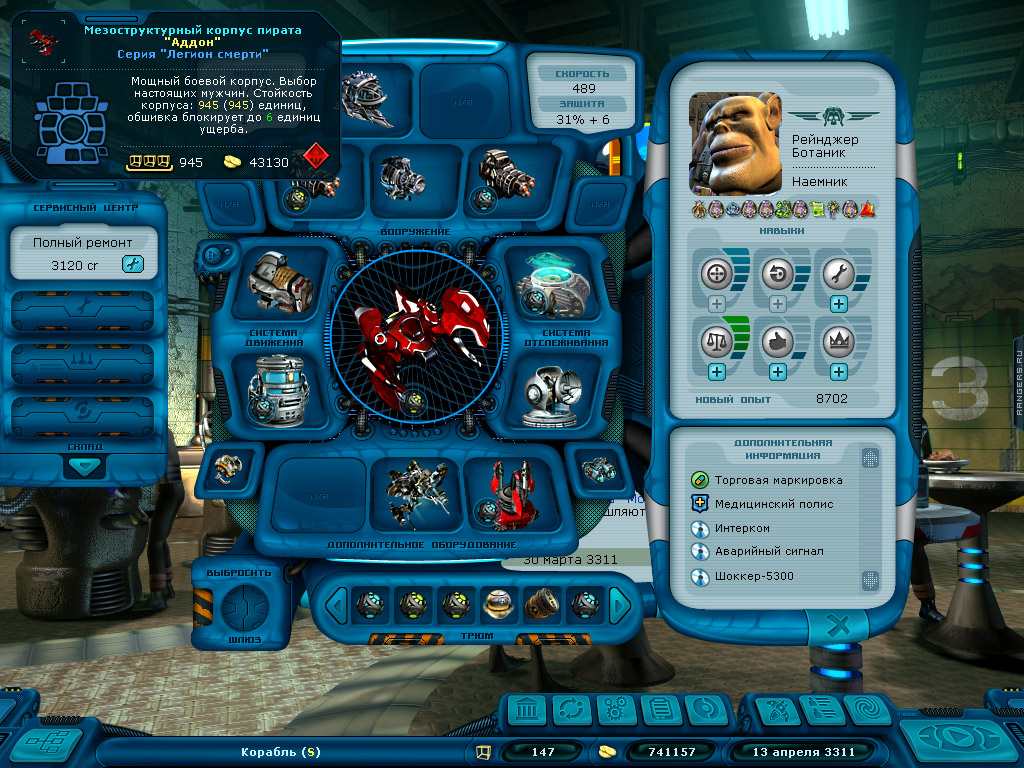This screenshot has width=1024, height=768.
Task: Upgrade the trading scales skill with plus
Action: 716,371
